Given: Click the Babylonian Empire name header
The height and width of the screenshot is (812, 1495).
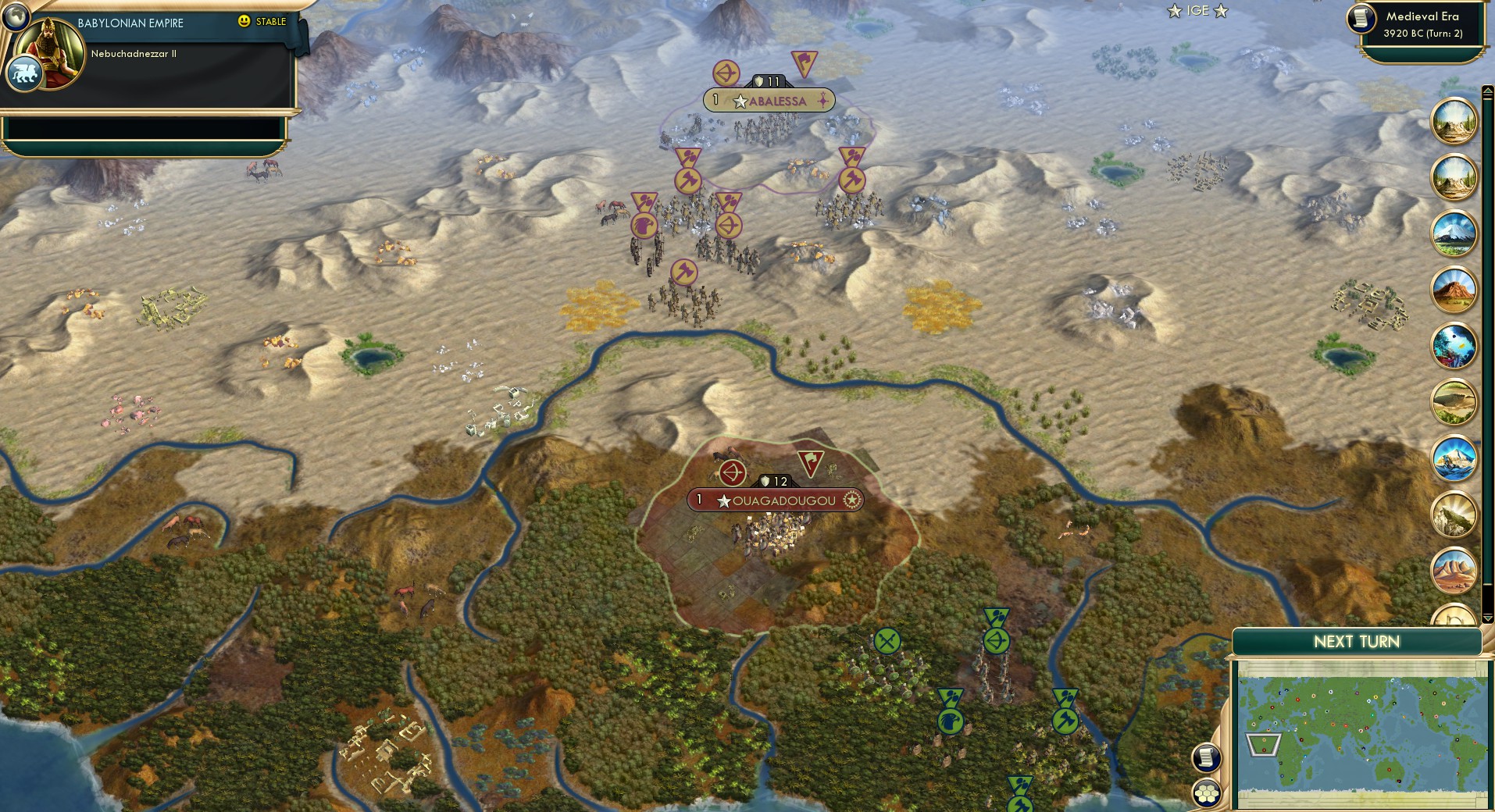Looking at the screenshot, I should (129, 23).
